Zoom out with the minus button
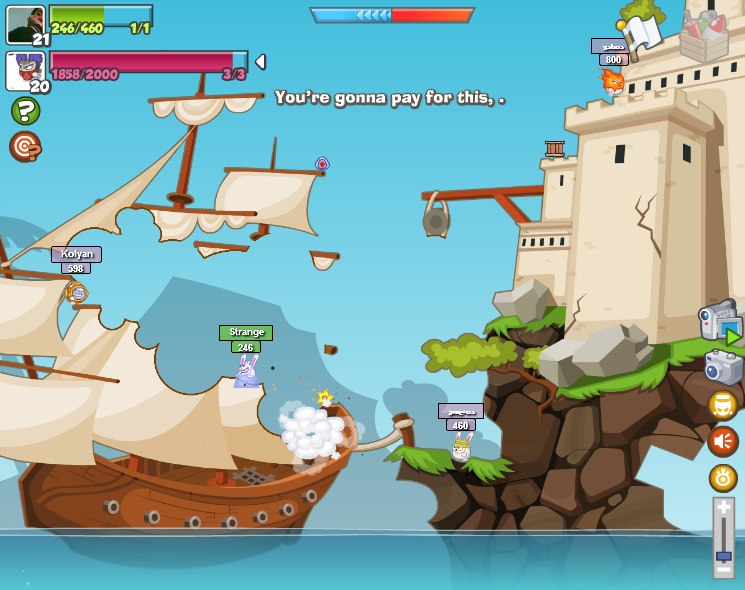The image size is (745, 590). [723, 569]
